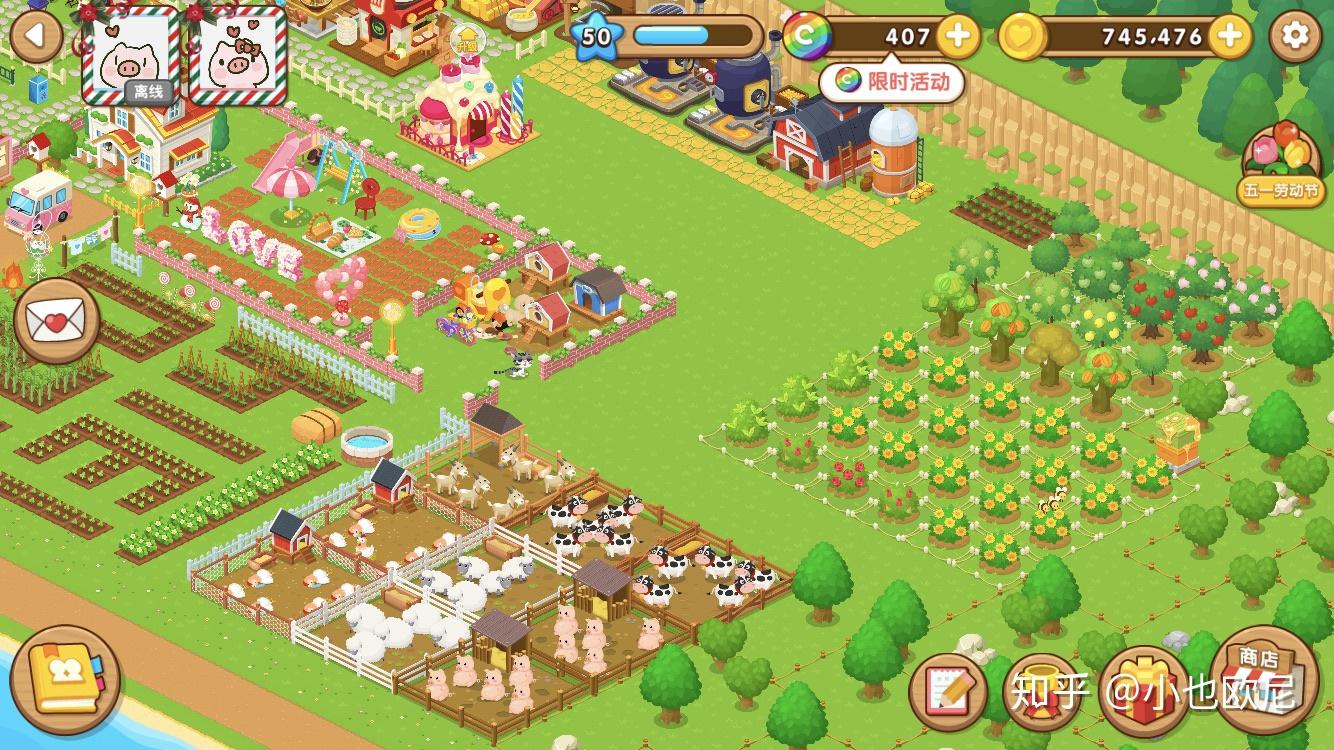Click the gold coin currency icon
1334x750 pixels.
pyautogui.click(x=1022, y=37)
